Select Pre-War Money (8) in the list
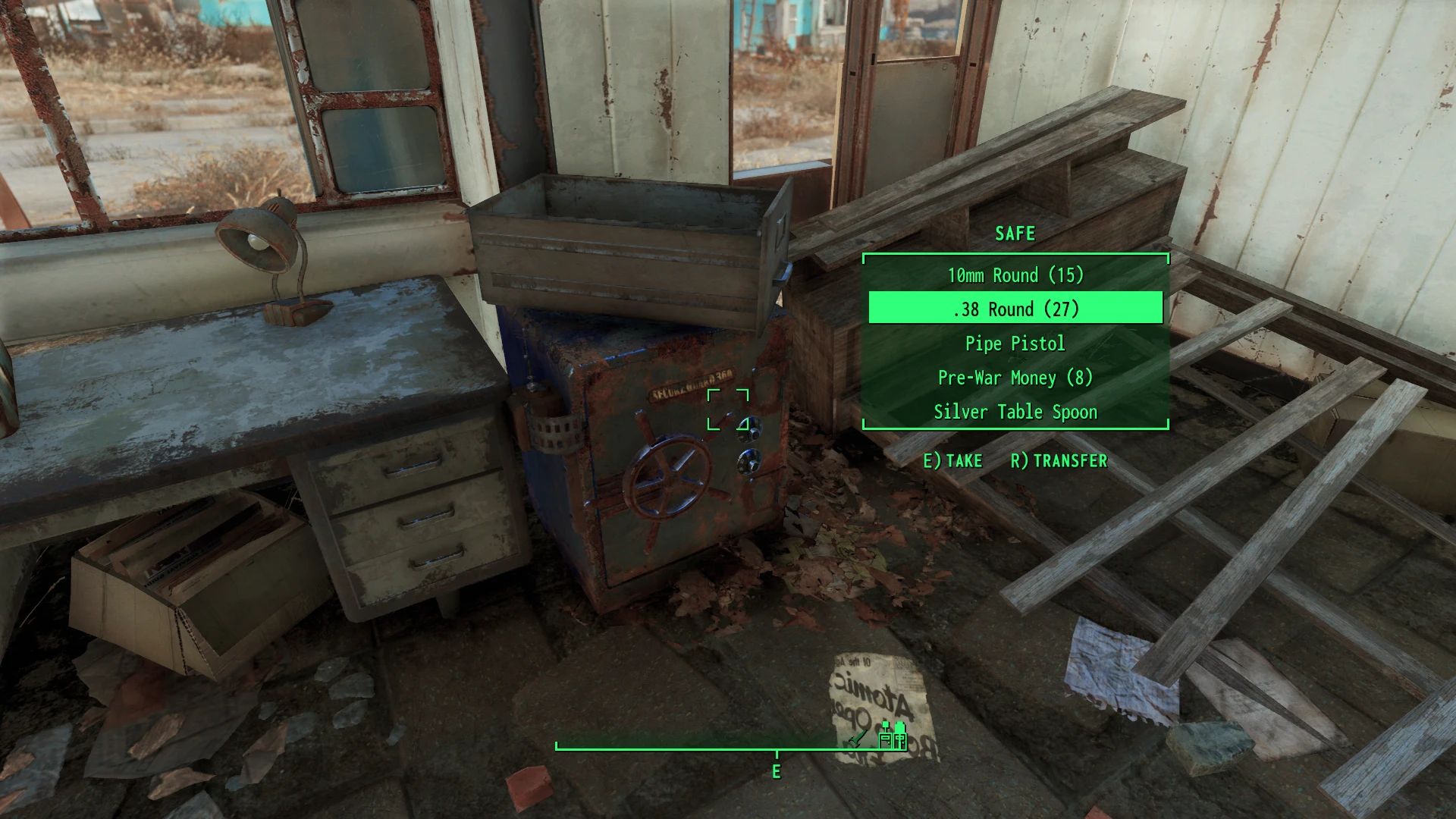Screen dimensions: 1456x819 point(1016,378)
